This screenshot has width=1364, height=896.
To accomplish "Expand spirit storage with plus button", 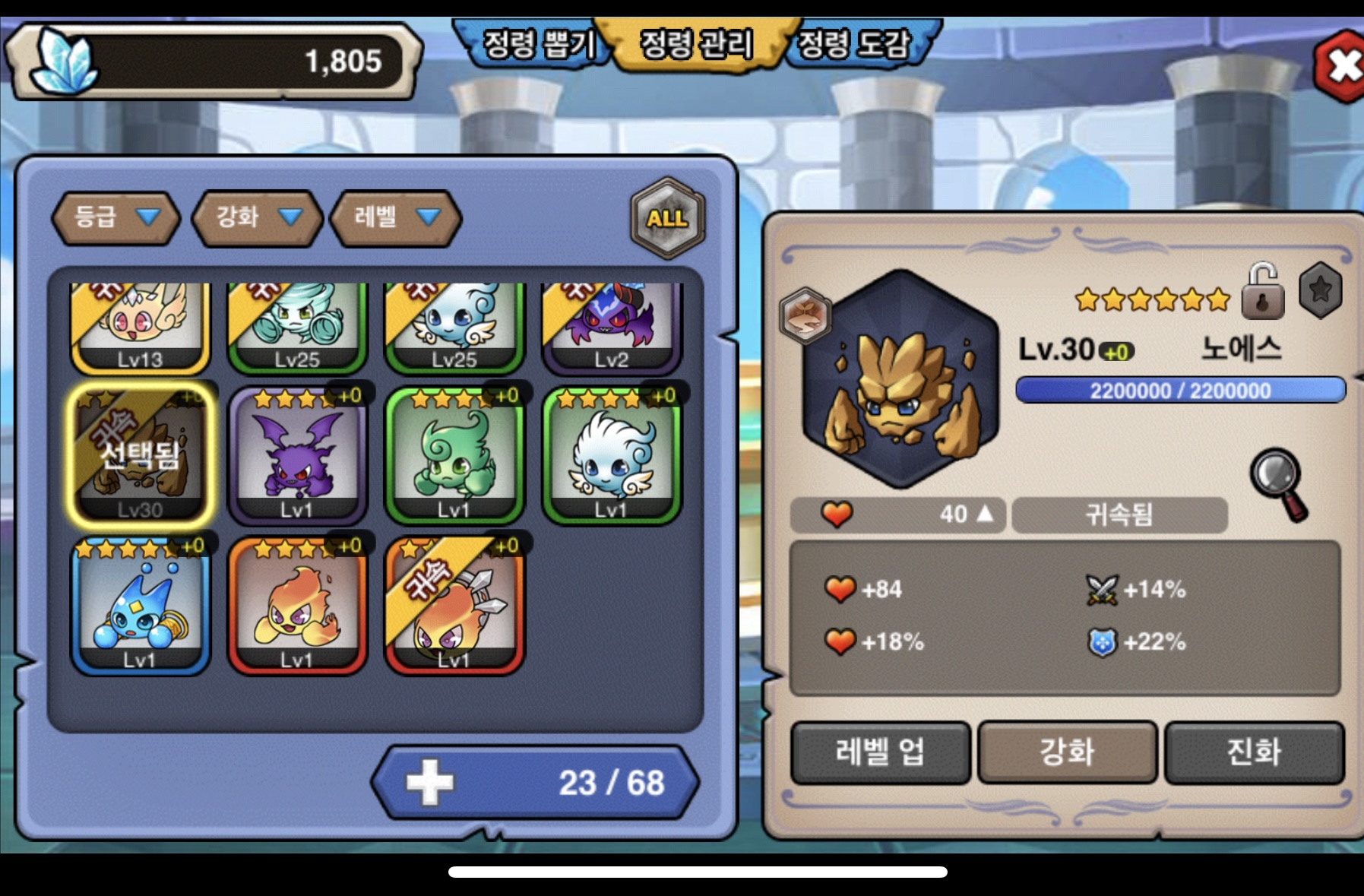I will [x=429, y=782].
